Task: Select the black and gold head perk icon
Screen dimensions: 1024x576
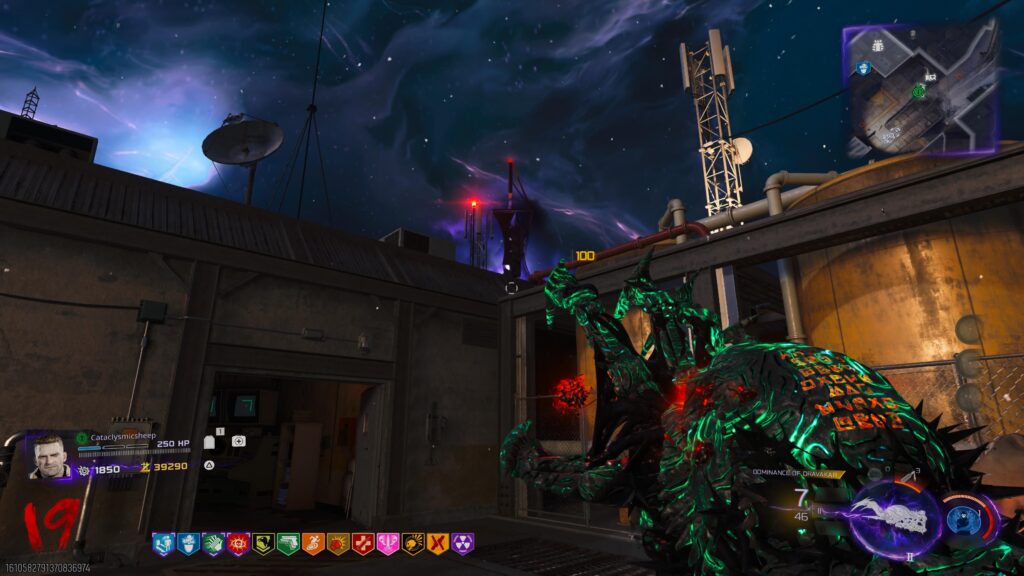Action: click(x=413, y=544)
